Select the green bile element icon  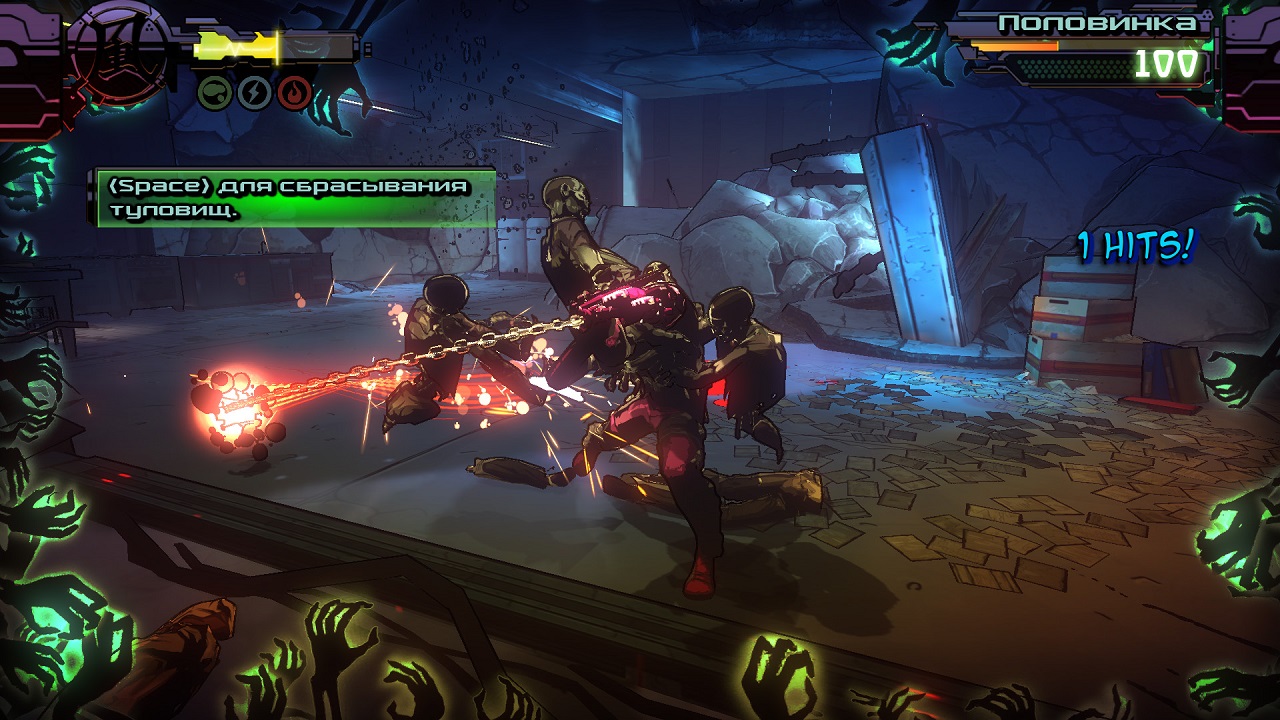[215, 93]
